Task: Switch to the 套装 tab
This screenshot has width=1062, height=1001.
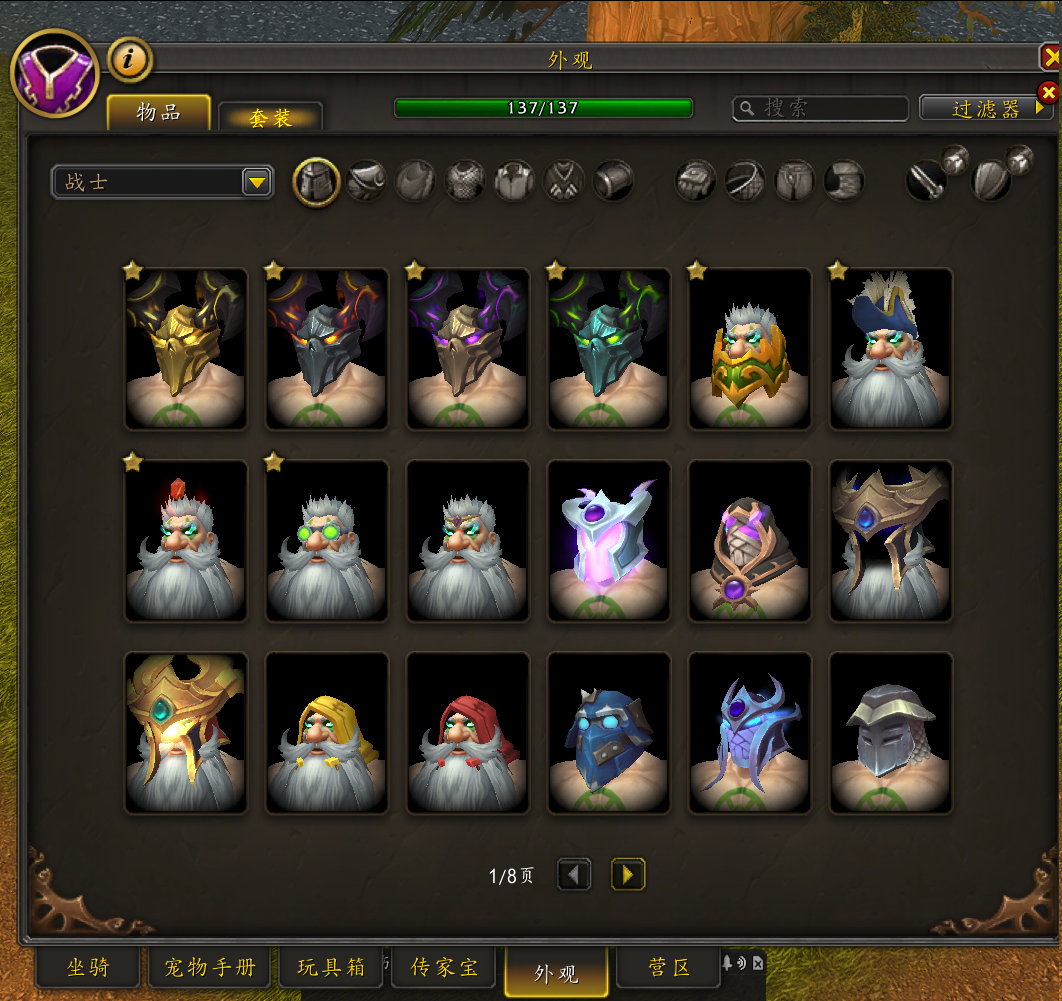Action: (x=270, y=118)
